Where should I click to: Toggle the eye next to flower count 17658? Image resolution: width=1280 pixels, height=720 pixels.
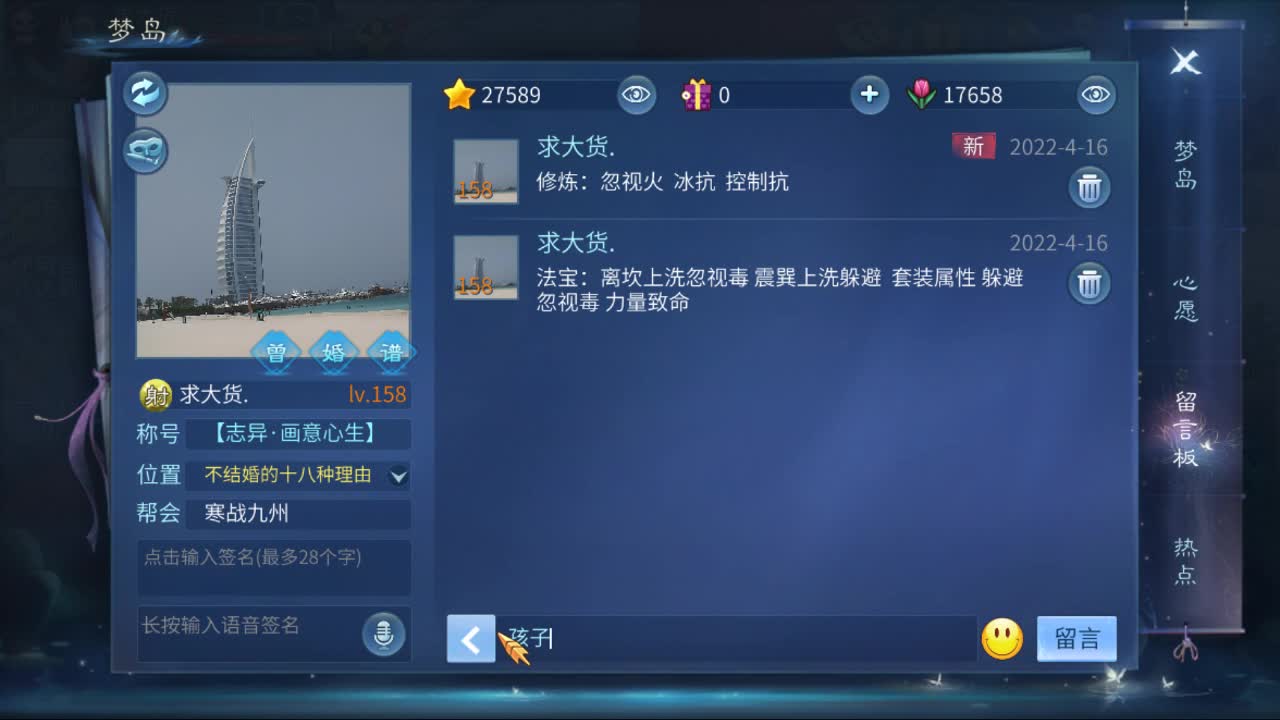click(x=1095, y=95)
